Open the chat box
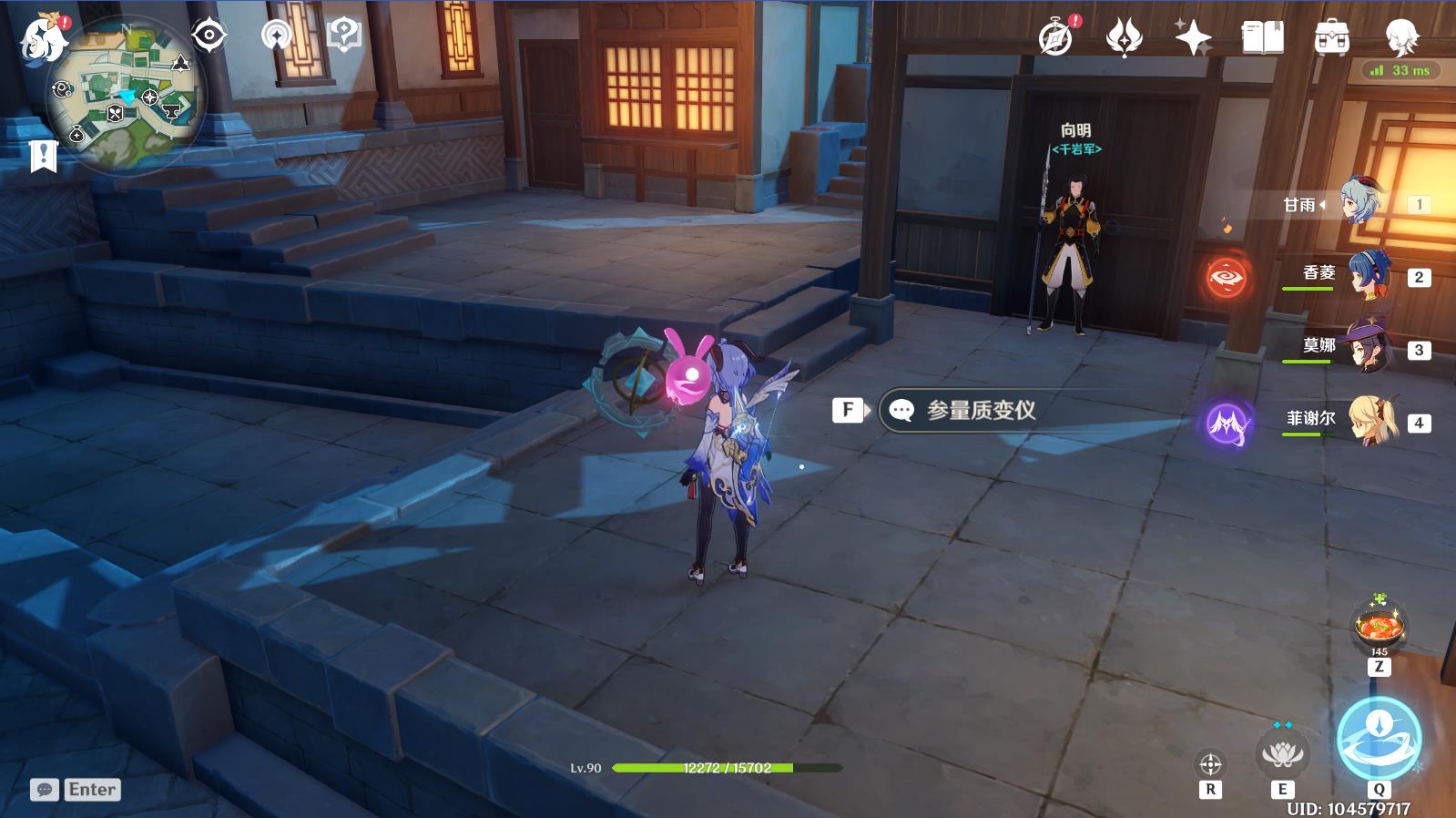The image size is (1456, 818). pyautogui.click(x=76, y=790)
